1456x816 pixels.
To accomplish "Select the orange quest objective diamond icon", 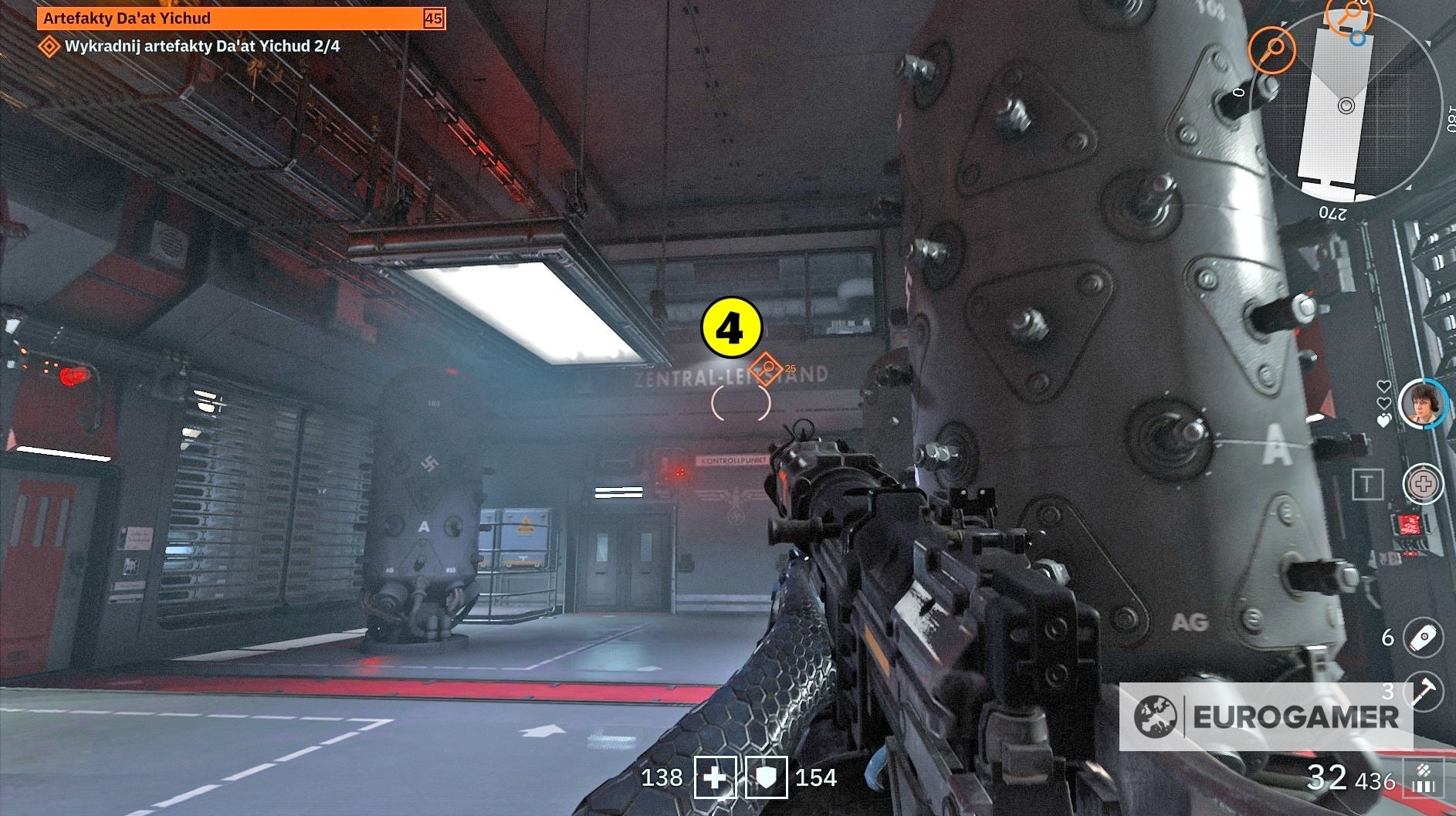I will click(49, 46).
